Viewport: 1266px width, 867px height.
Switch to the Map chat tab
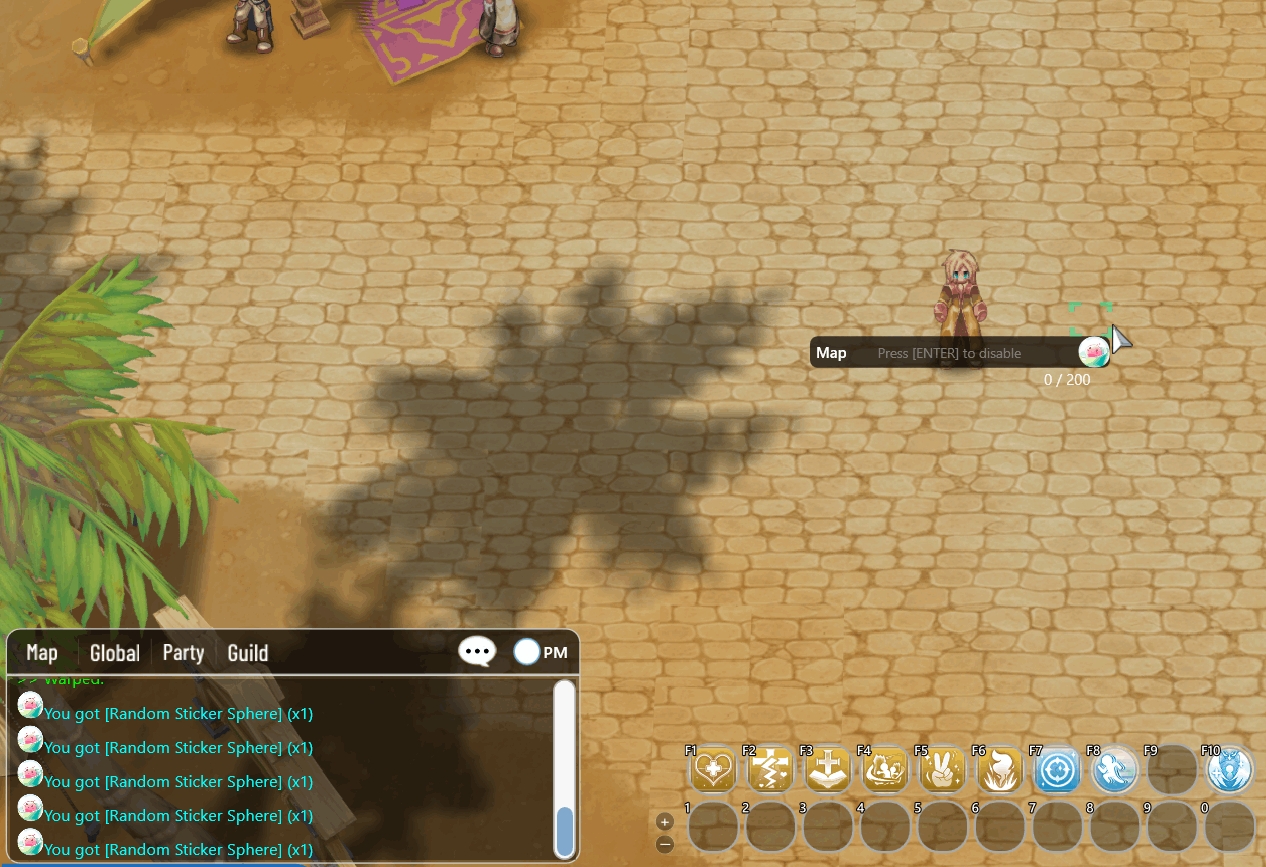pyautogui.click(x=42, y=653)
